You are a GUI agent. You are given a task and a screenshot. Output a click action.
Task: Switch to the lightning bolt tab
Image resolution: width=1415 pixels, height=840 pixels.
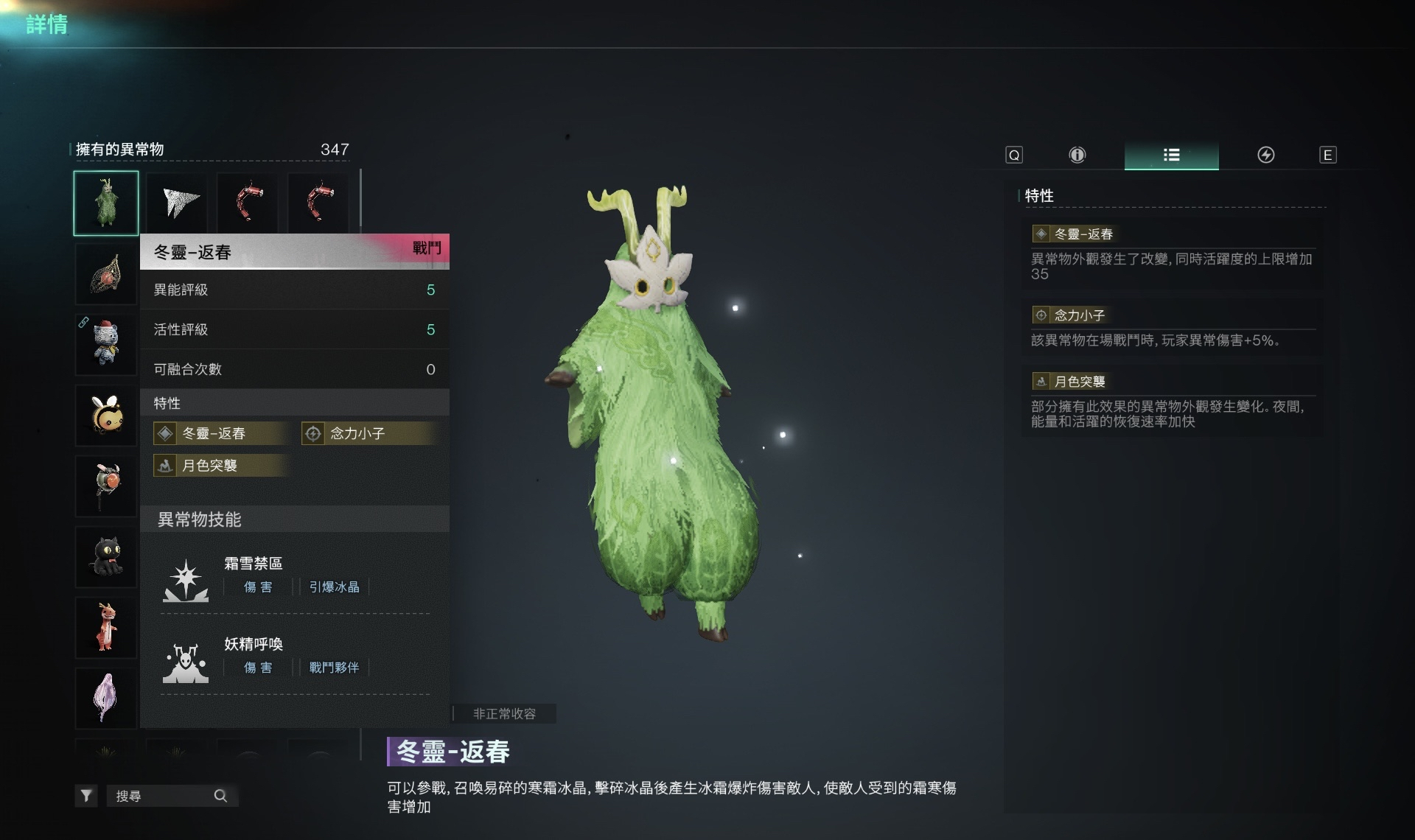click(x=1265, y=155)
